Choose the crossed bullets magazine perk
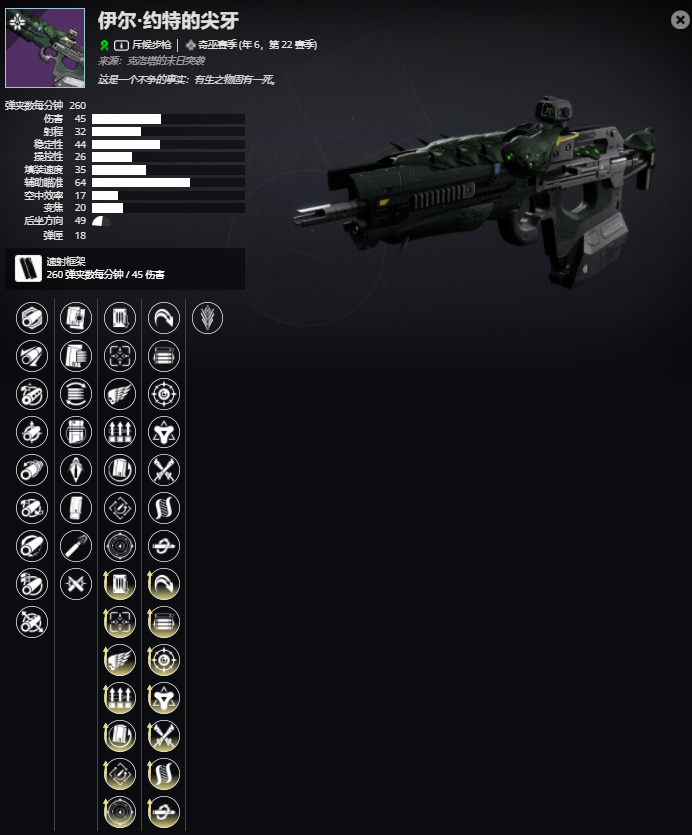 coord(76,582)
